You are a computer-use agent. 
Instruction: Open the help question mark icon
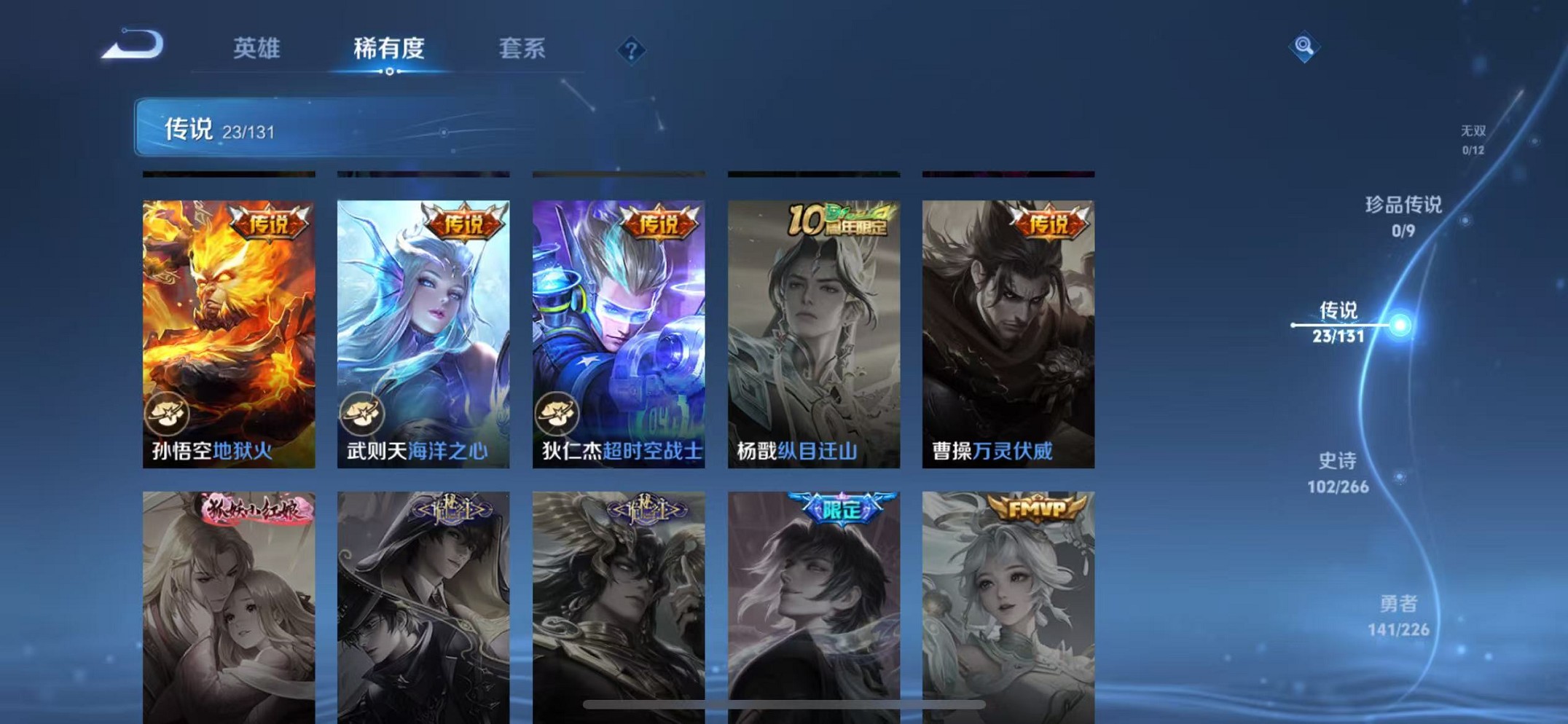pos(632,50)
